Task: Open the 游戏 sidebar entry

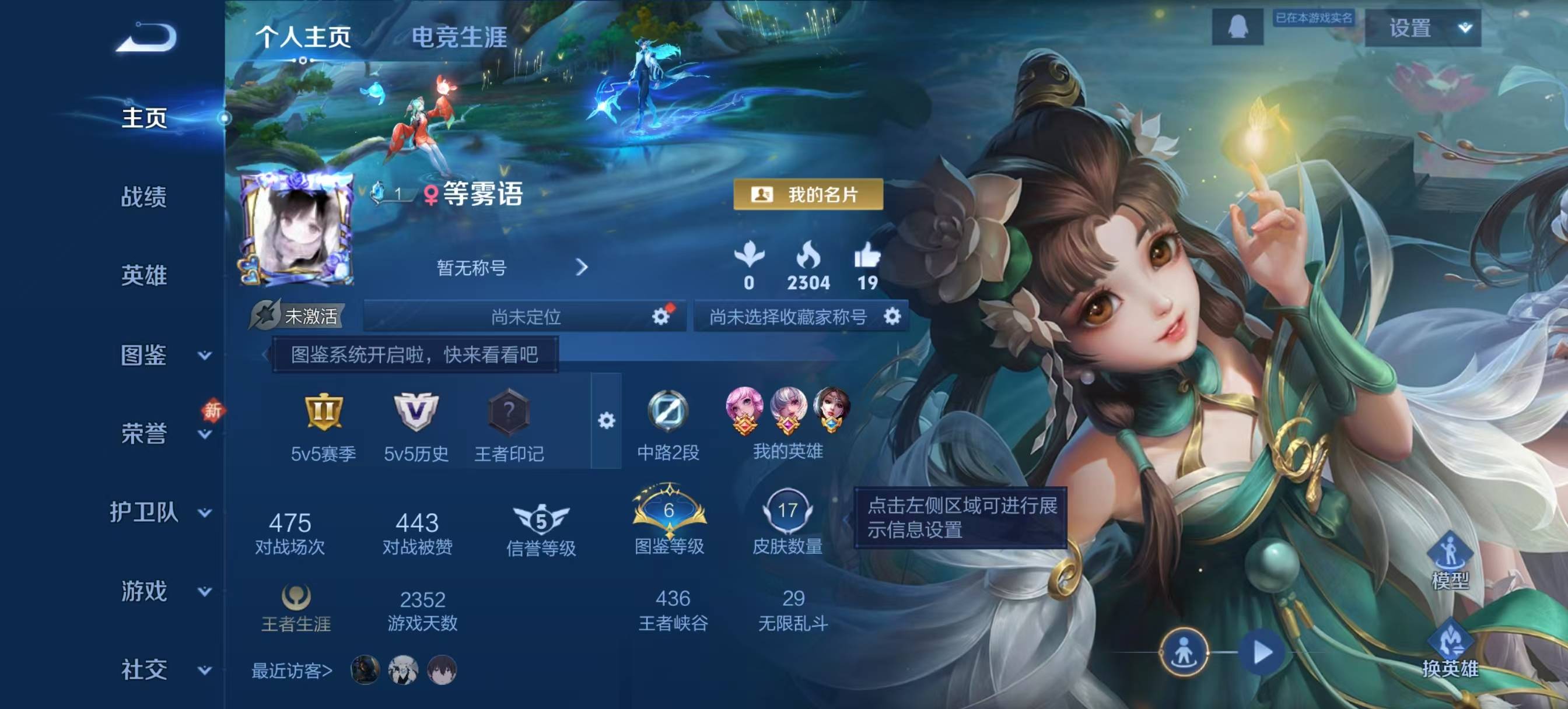Action: point(163,591)
